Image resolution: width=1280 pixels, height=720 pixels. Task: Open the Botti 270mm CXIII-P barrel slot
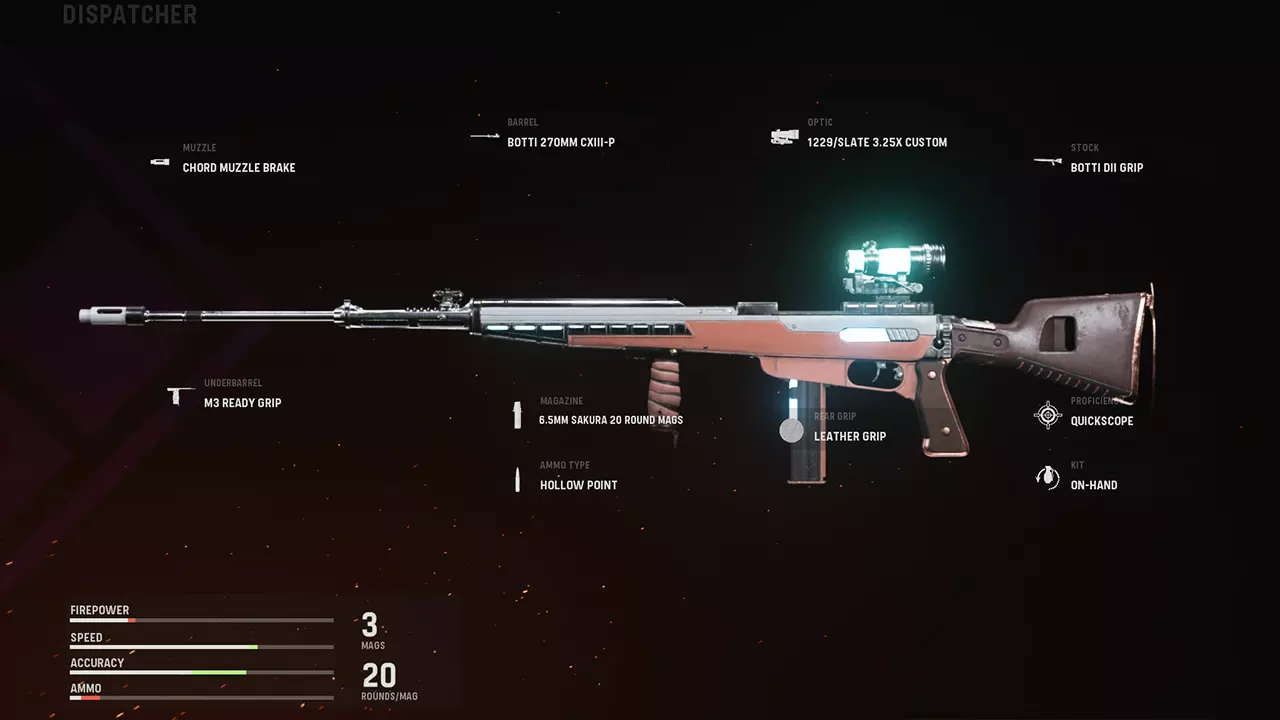[x=560, y=142]
